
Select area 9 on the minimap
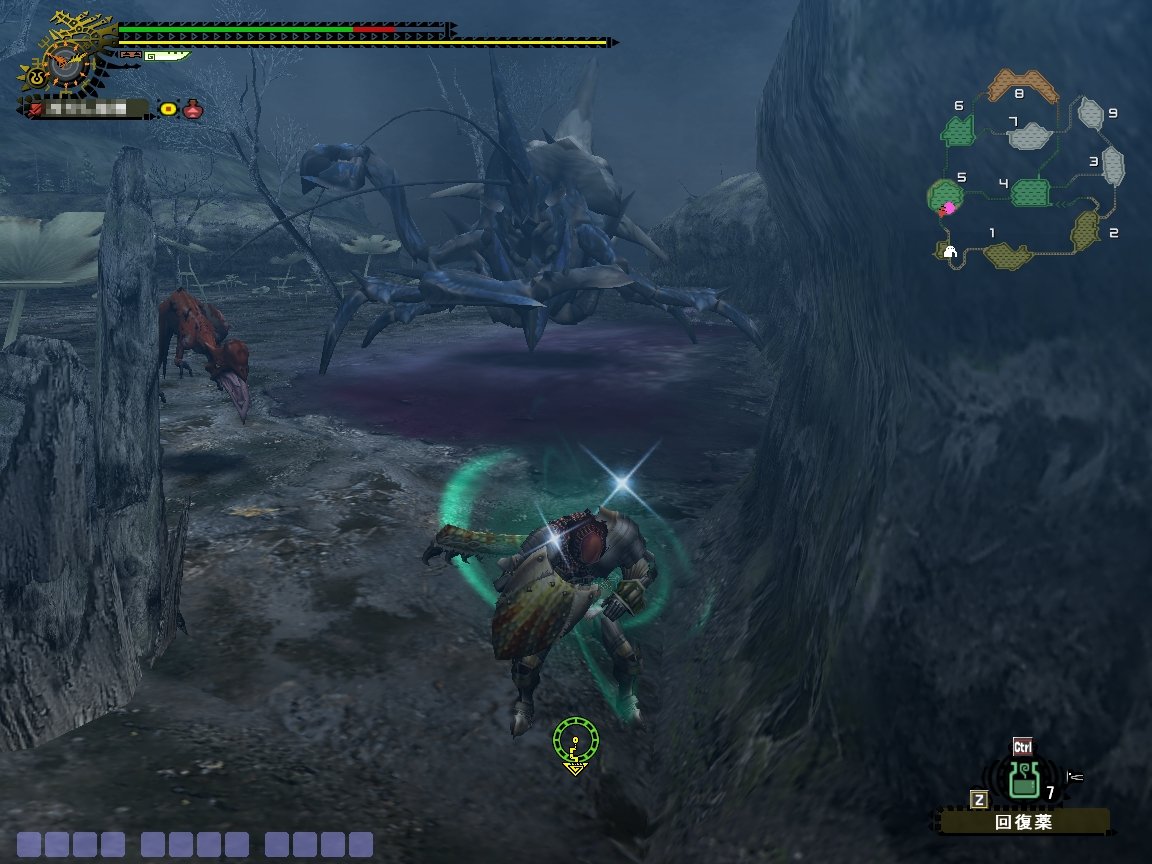pos(1091,113)
